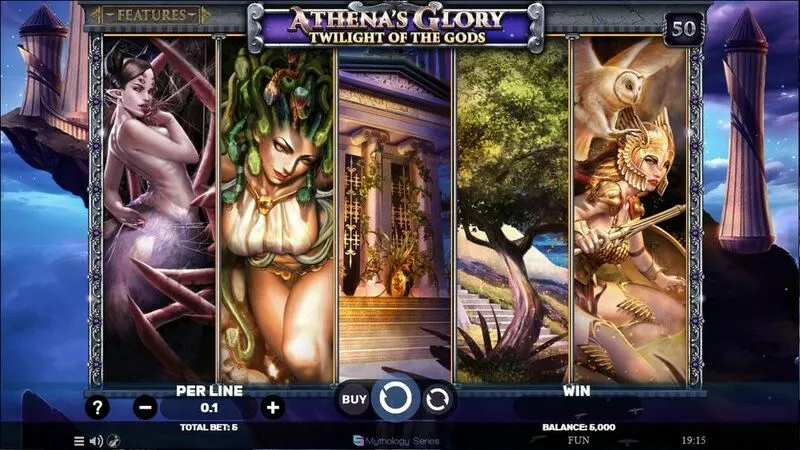Activate the autoplay button
The image size is (800, 450).
(x=437, y=400)
